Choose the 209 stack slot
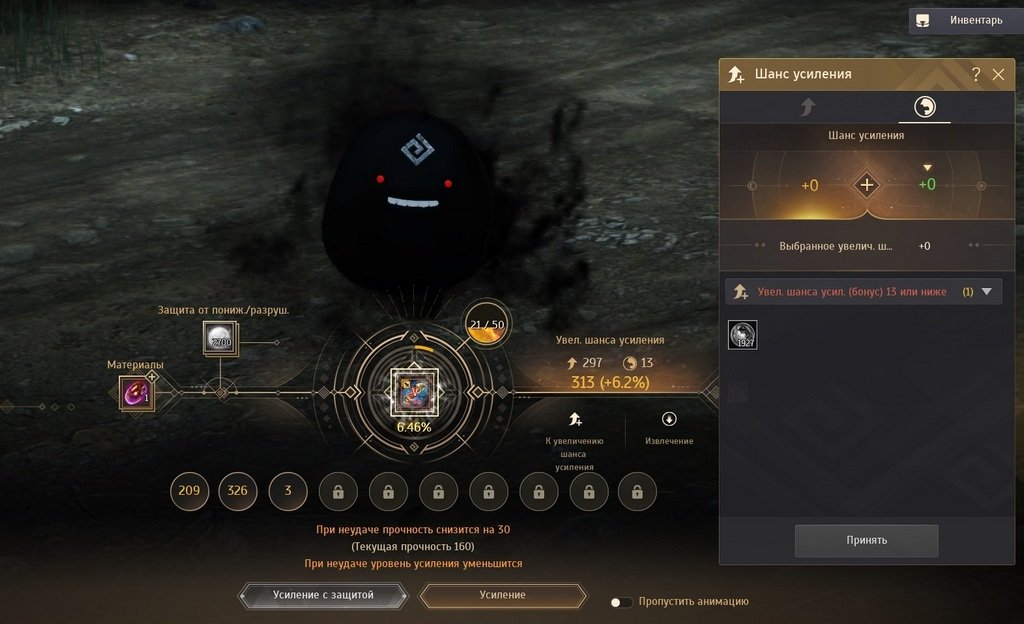 [x=189, y=491]
